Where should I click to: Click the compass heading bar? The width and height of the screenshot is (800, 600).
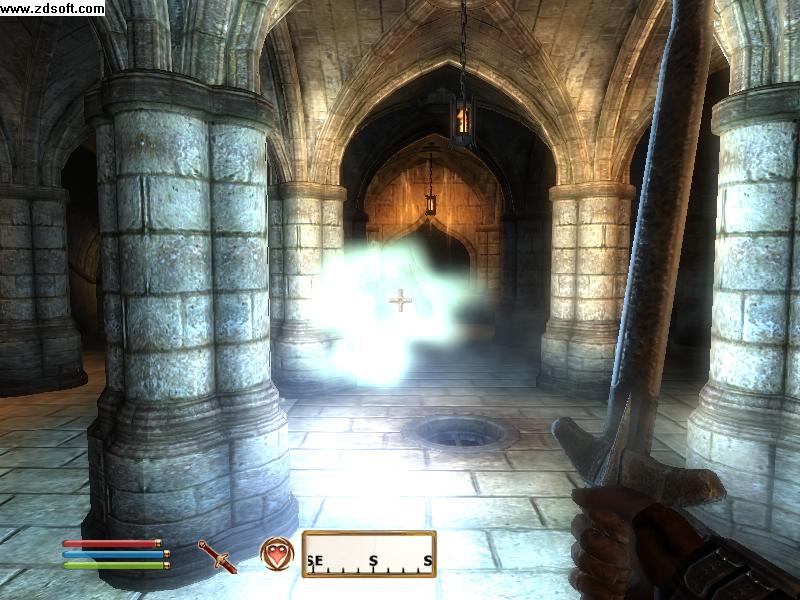click(x=369, y=554)
